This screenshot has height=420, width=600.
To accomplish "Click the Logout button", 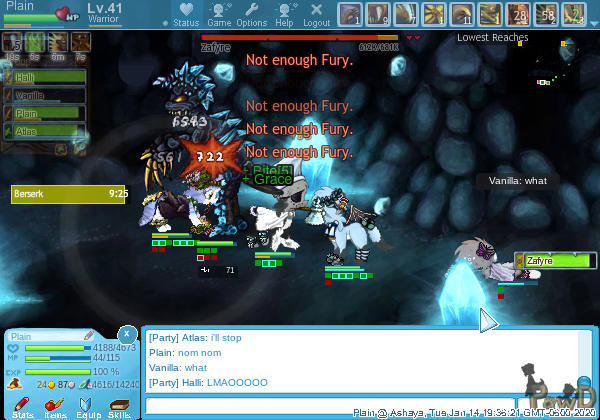I will click(317, 14).
